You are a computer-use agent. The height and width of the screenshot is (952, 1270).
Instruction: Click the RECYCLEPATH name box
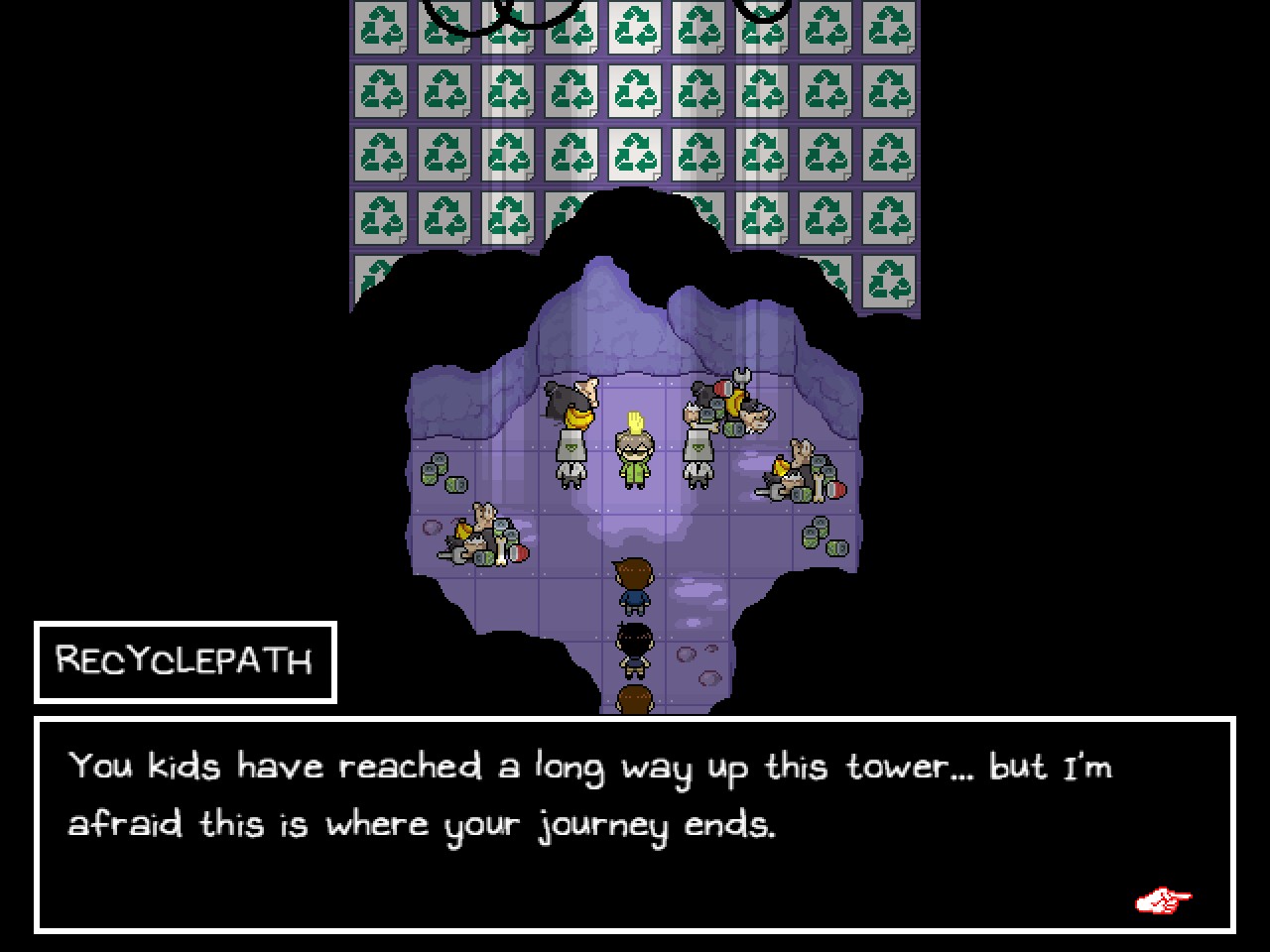click(x=185, y=660)
